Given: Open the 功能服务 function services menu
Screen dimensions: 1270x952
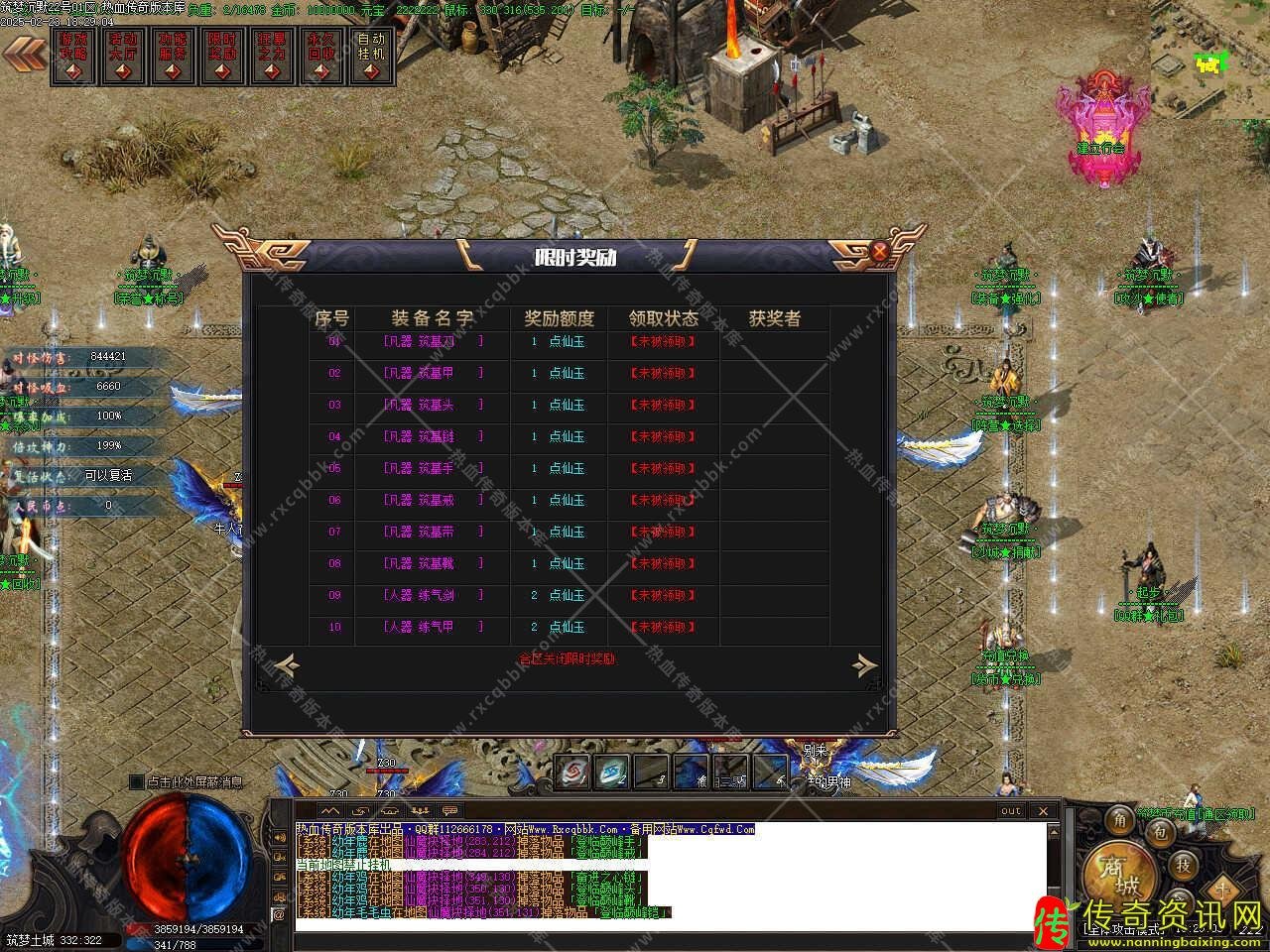Looking at the screenshot, I should (x=173, y=56).
